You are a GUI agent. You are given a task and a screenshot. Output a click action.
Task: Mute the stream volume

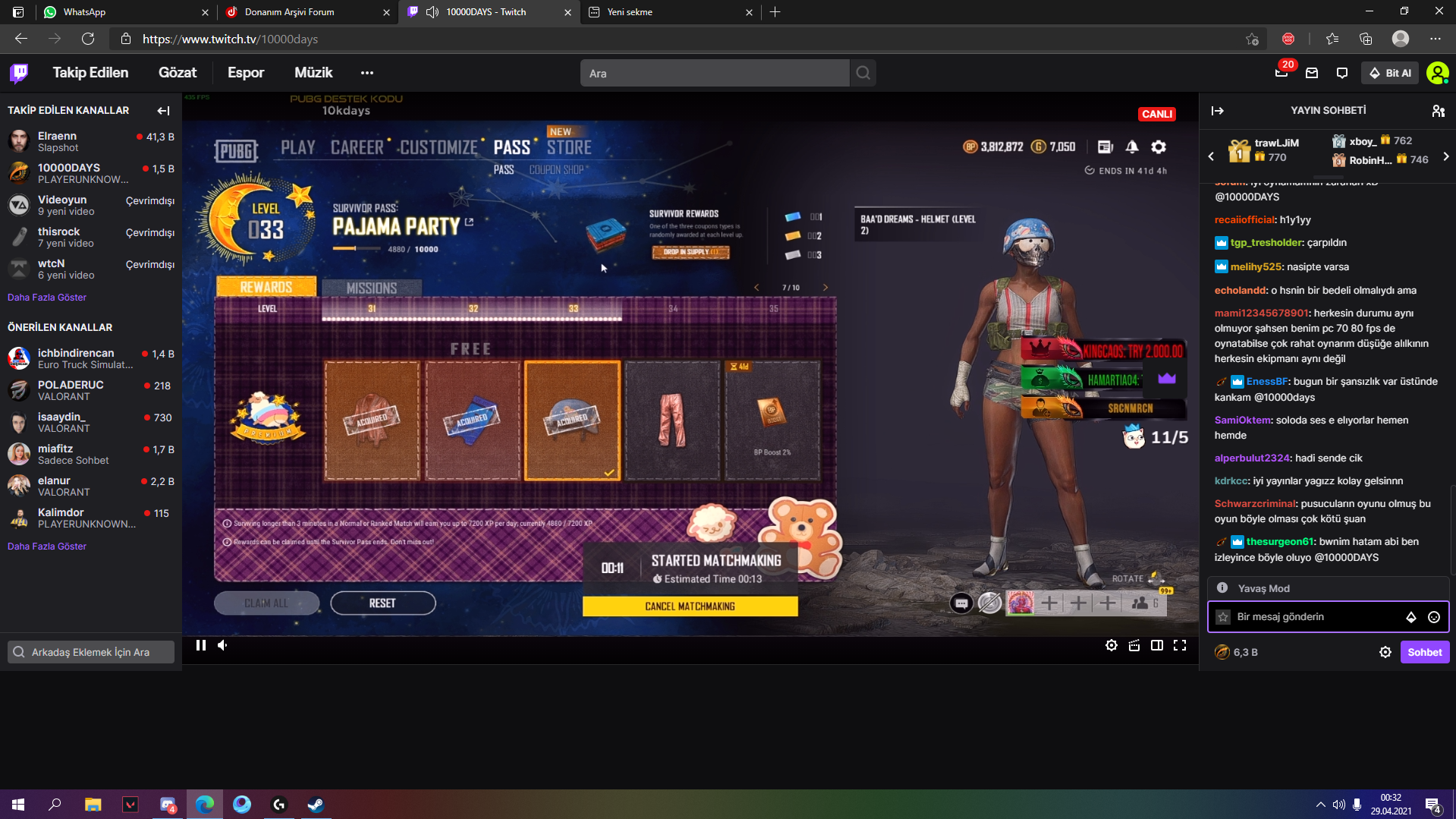click(x=222, y=645)
